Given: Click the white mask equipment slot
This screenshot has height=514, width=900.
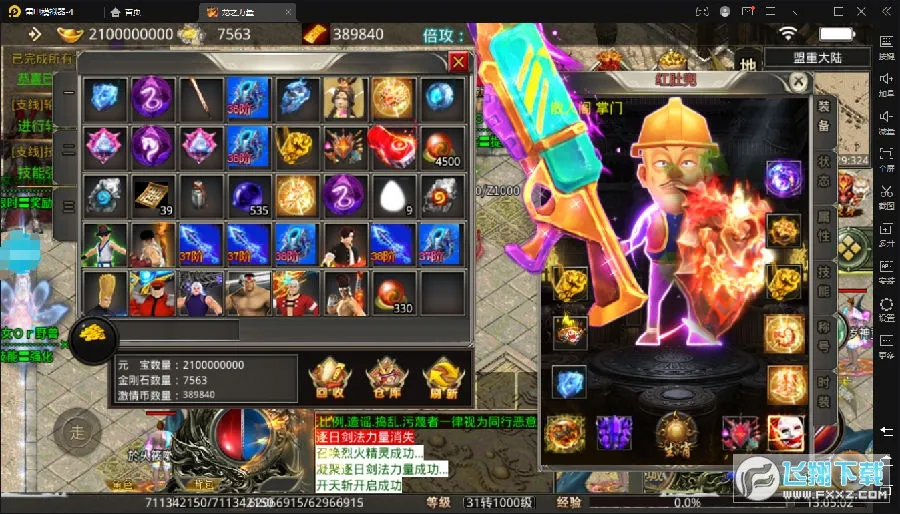Looking at the screenshot, I should (x=784, y=432).
